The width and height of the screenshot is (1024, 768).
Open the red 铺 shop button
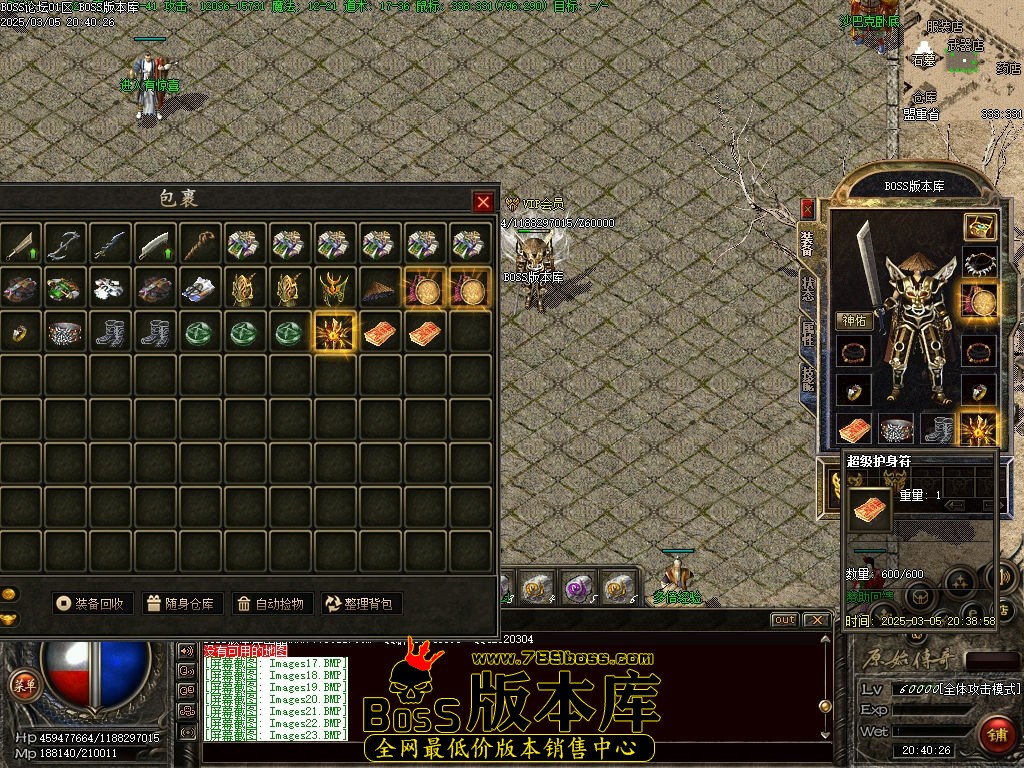click(x=997, y=733)
